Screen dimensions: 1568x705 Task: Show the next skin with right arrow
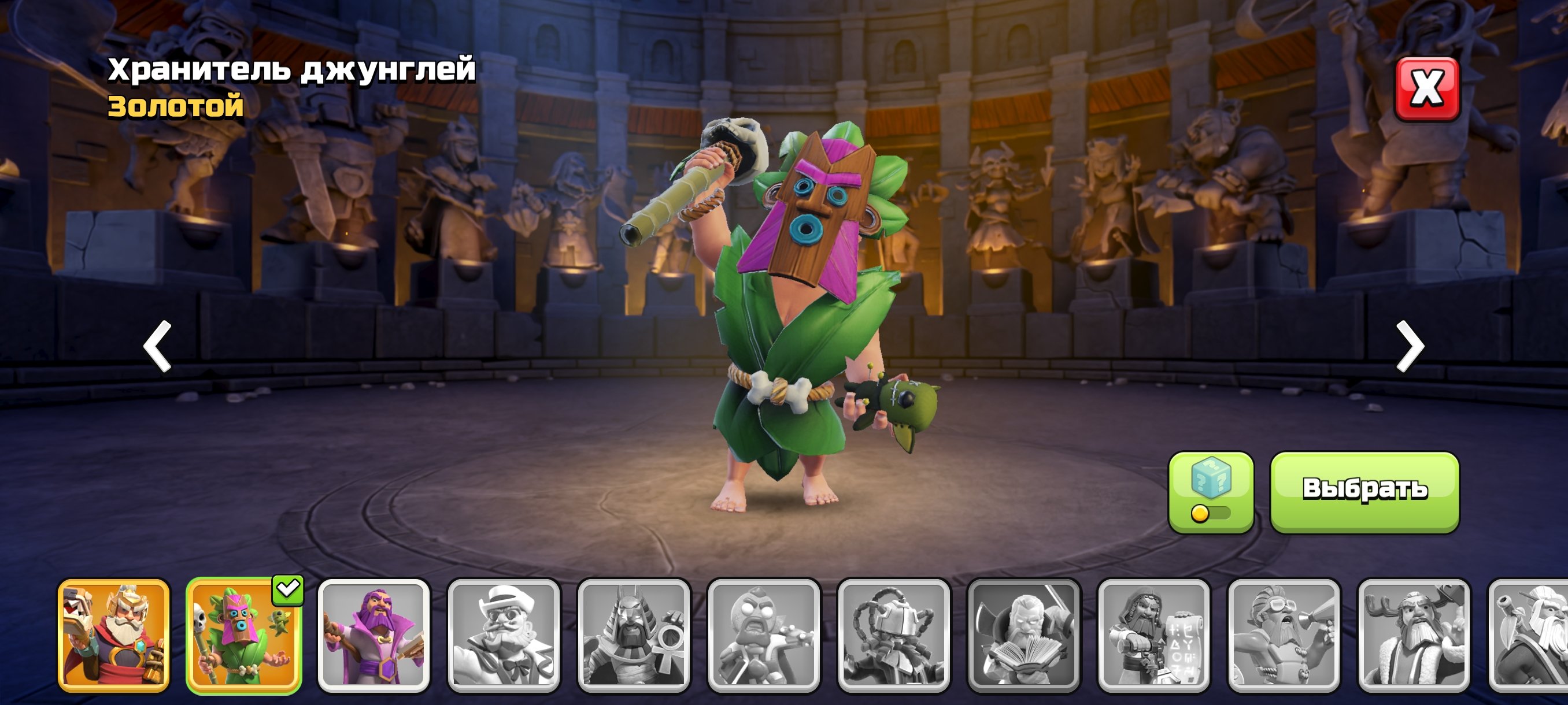1410,346
